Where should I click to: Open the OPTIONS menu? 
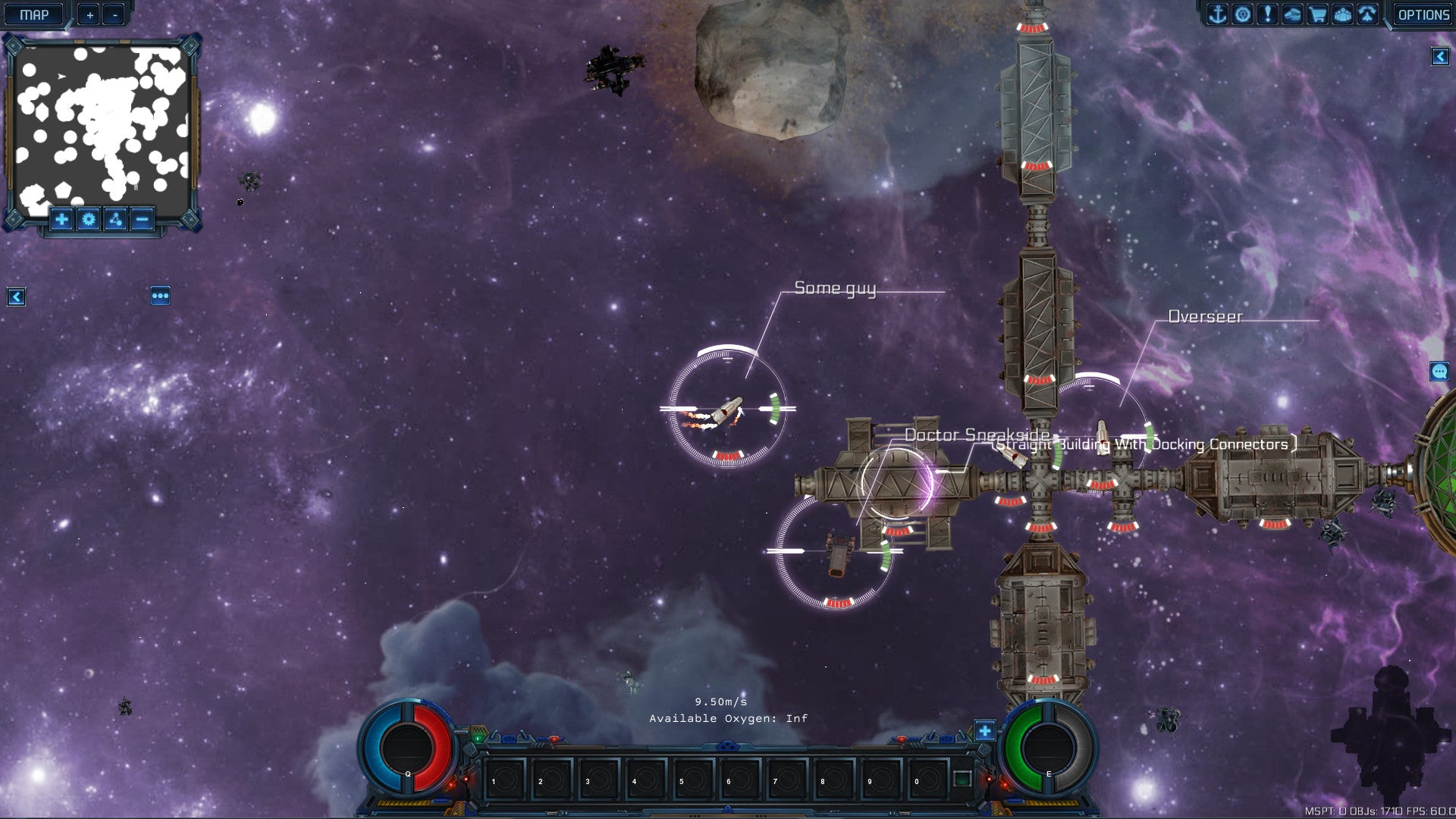point(1423,14)
